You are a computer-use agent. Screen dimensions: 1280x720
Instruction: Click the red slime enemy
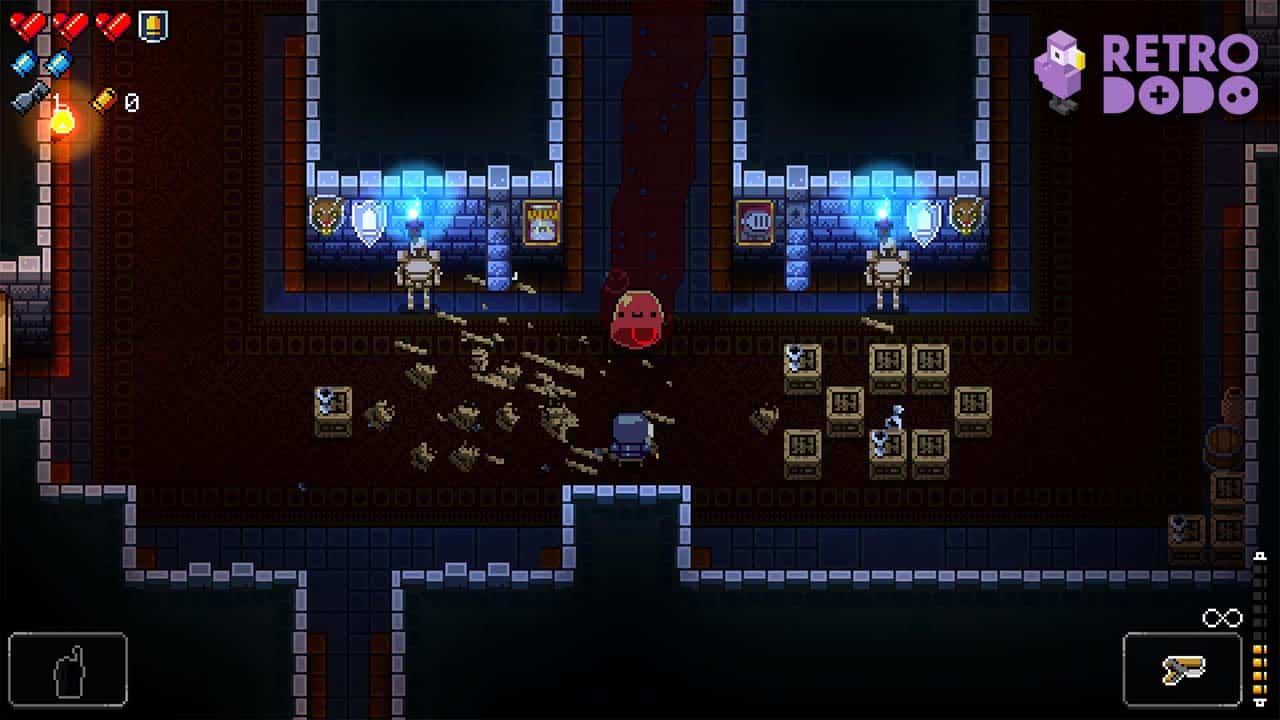637,315
